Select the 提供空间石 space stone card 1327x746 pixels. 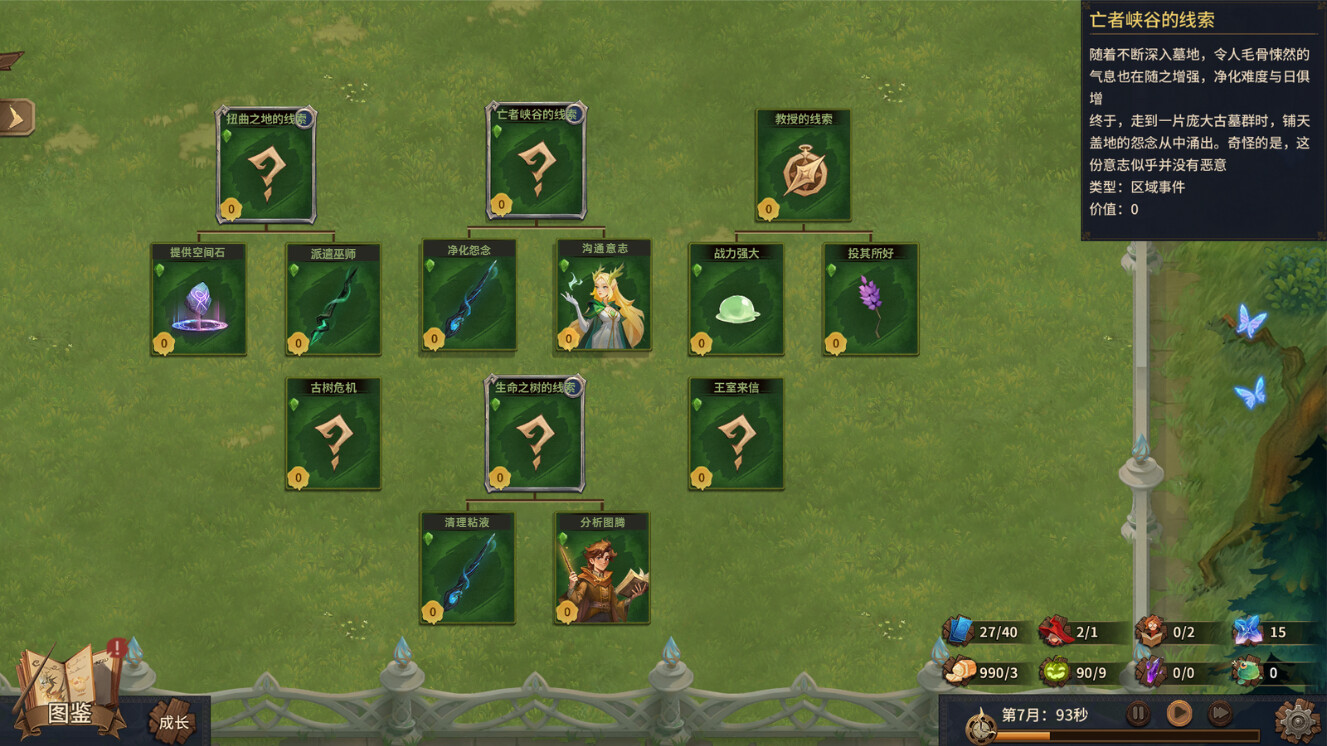click(x=198, y=299)
